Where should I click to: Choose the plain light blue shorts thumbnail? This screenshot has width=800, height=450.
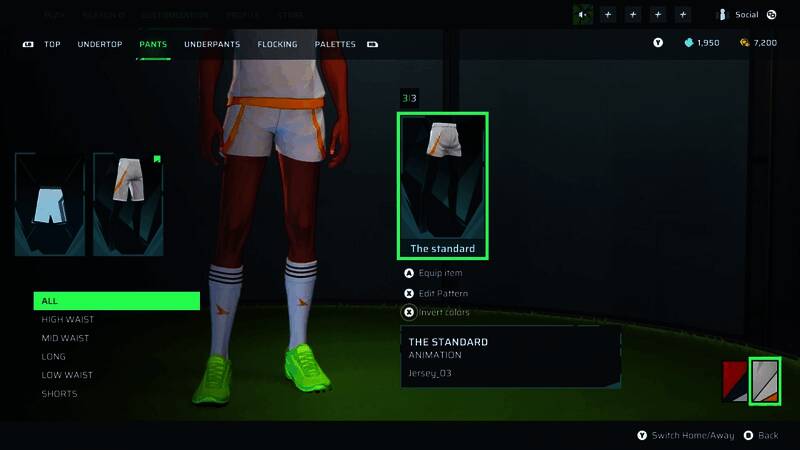[x=50, y=204]
